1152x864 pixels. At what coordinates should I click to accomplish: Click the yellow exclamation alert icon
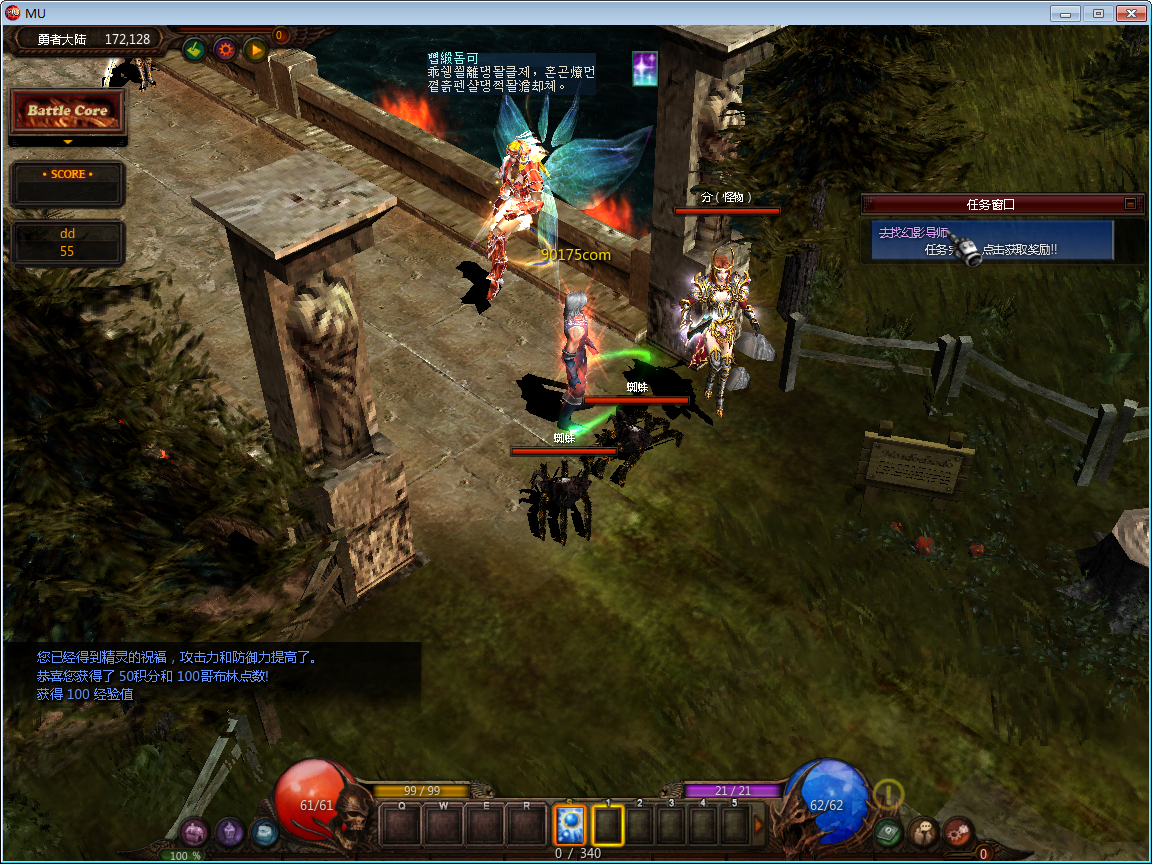[888, 795]
